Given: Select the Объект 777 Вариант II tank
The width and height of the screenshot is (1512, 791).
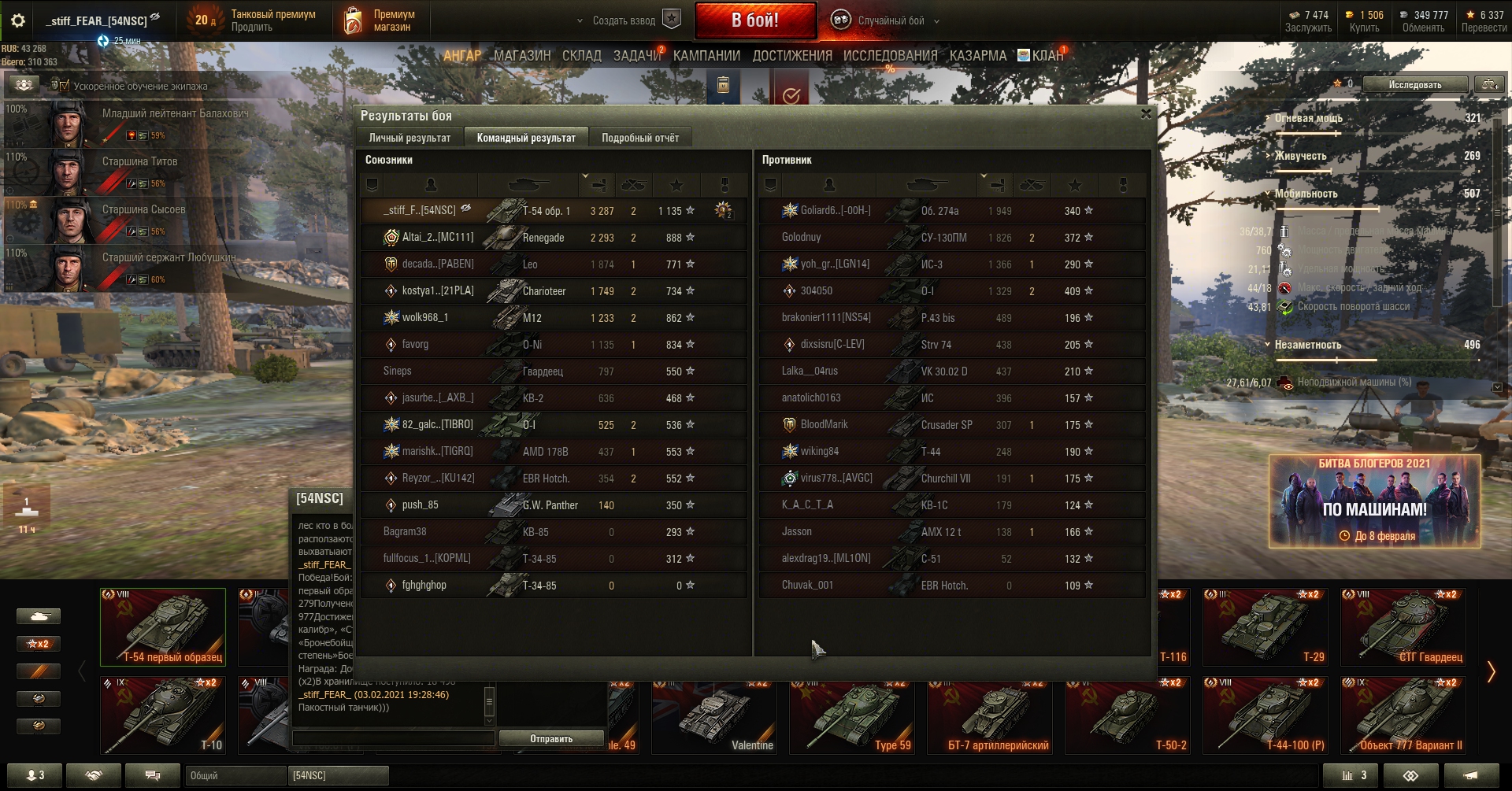Looking at the screenshot, I should tap(1403, 716).
